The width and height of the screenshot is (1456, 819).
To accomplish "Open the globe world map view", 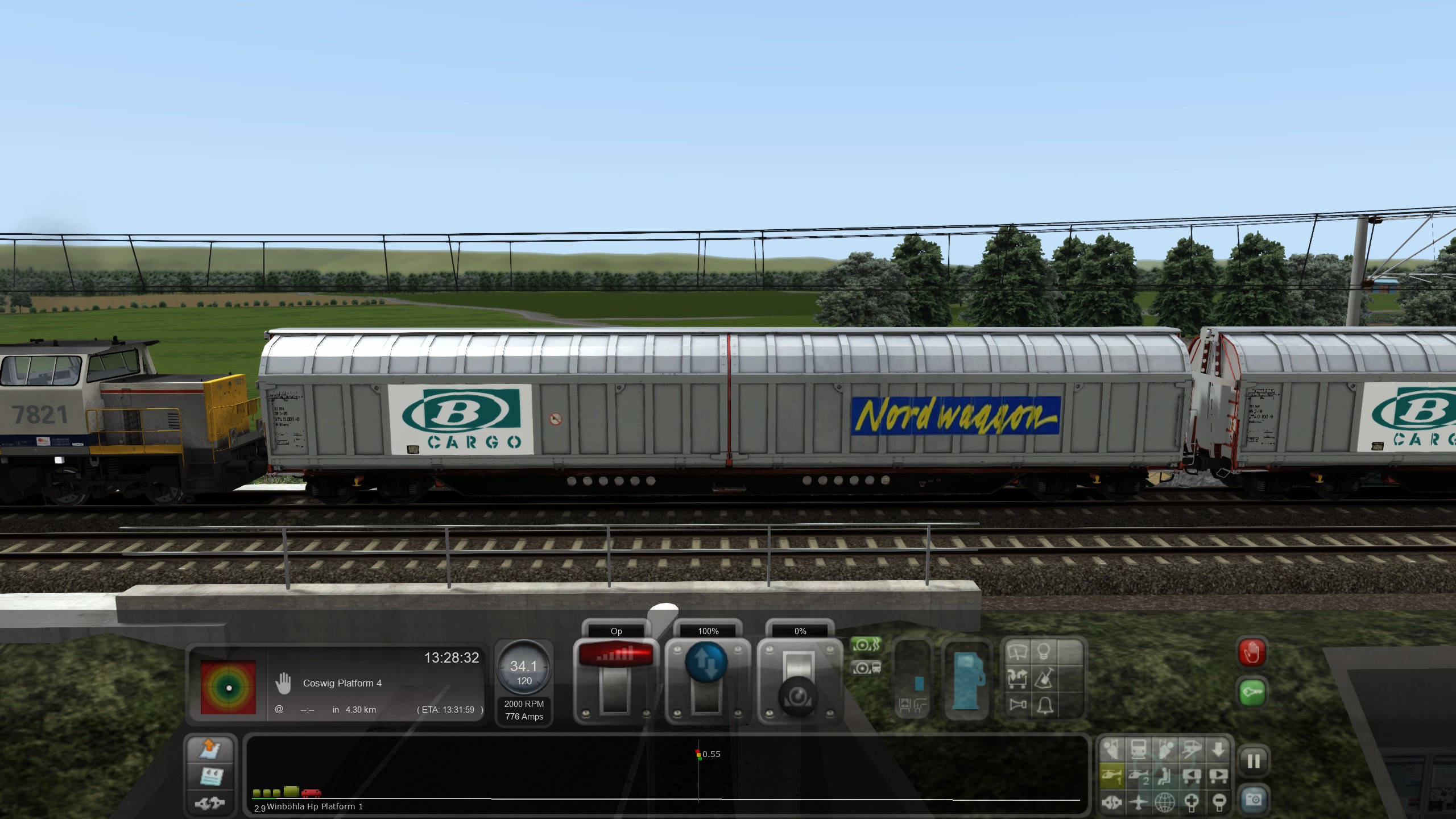I will click(1164, 803).
